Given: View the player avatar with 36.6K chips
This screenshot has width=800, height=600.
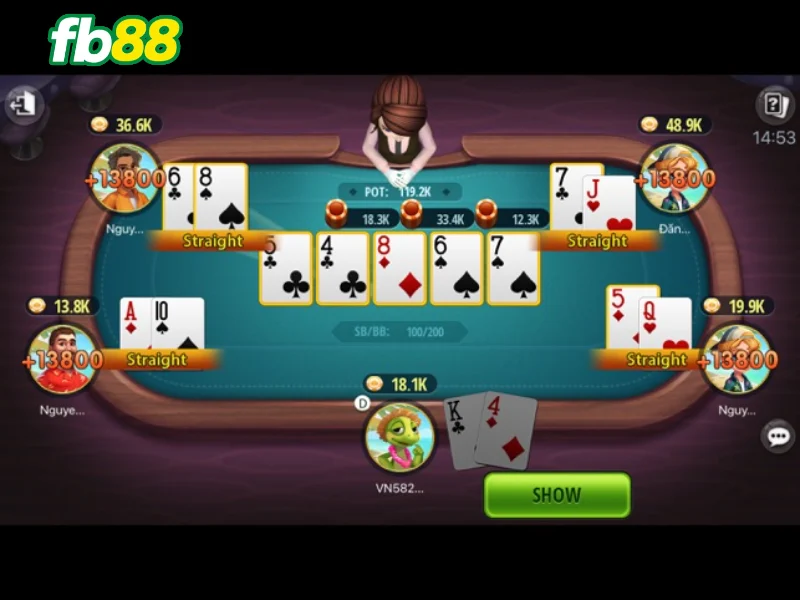Looking at the screenshot, I should (125, 178).
